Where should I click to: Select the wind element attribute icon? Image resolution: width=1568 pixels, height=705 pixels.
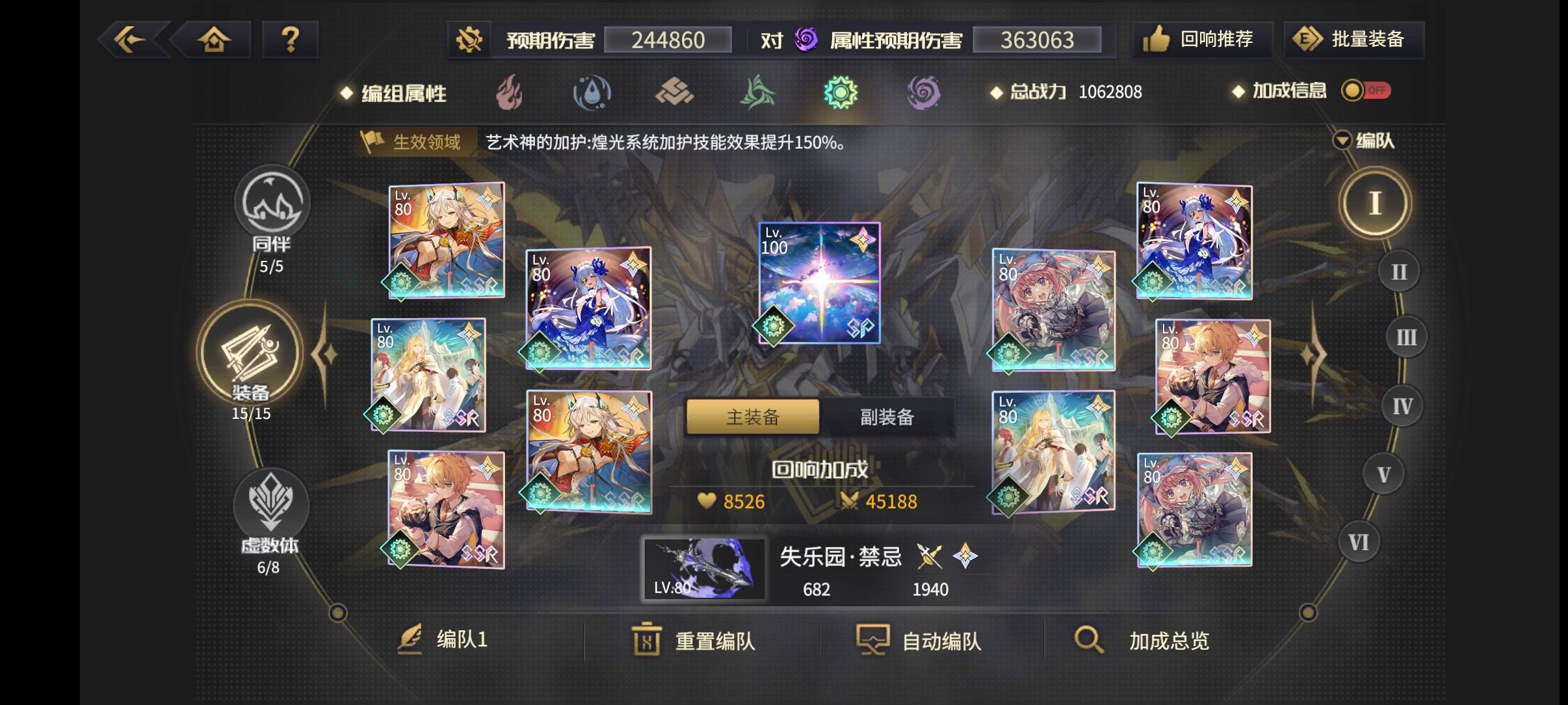(x=758, y=93)
